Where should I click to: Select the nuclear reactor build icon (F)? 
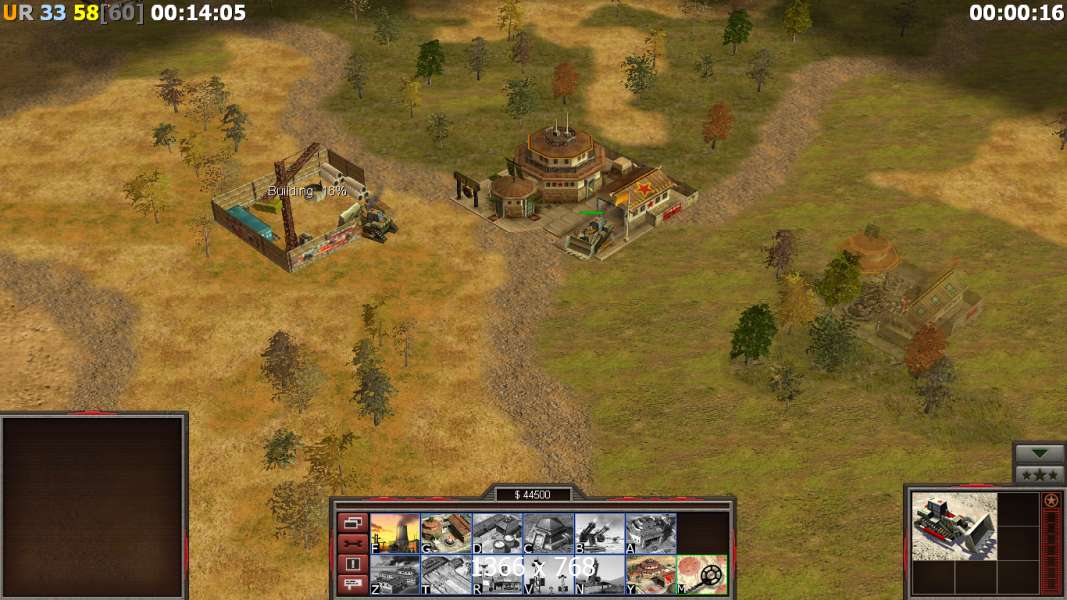click(x=395, y=533)
